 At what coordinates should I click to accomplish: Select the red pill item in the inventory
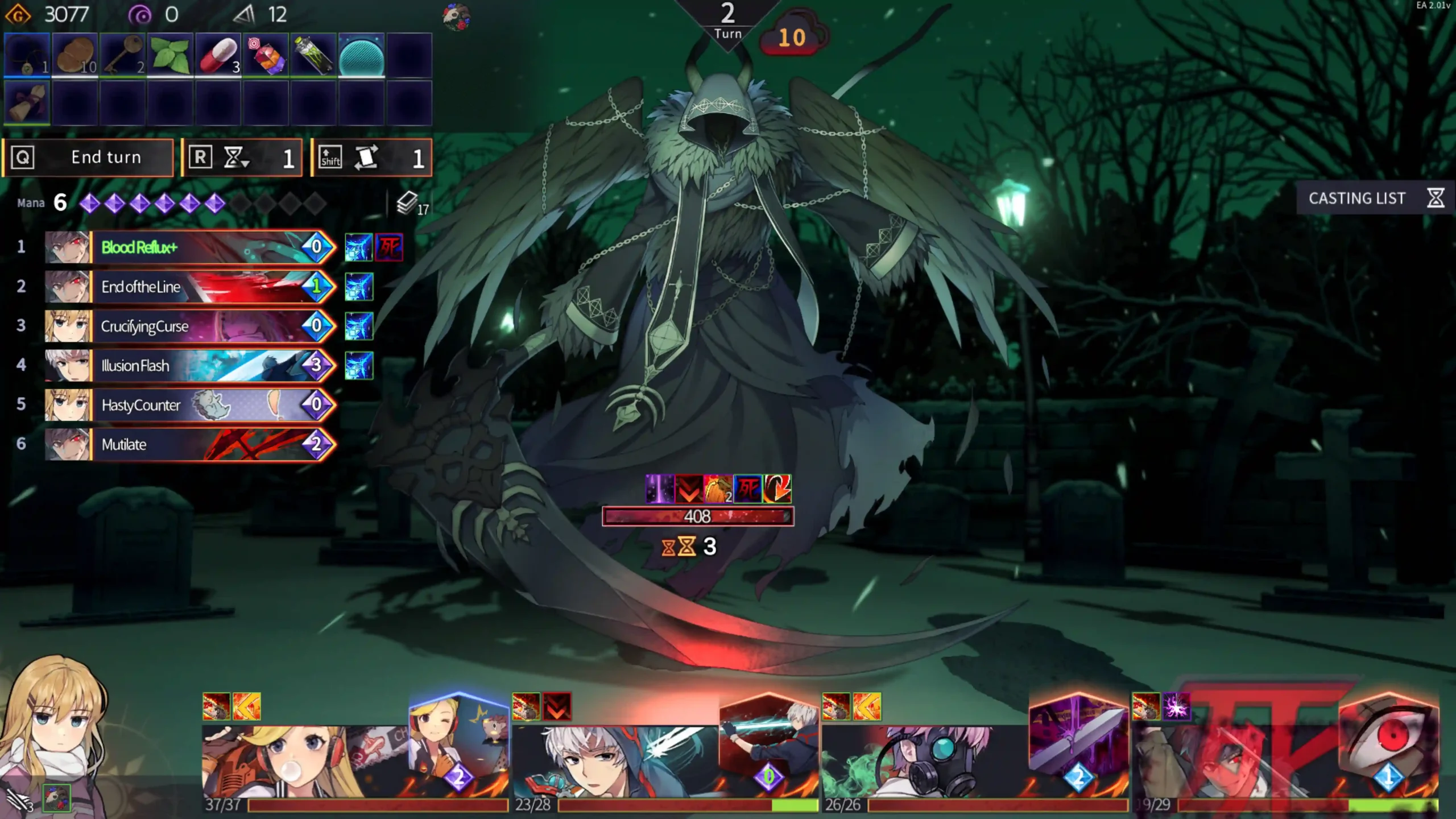219,54
